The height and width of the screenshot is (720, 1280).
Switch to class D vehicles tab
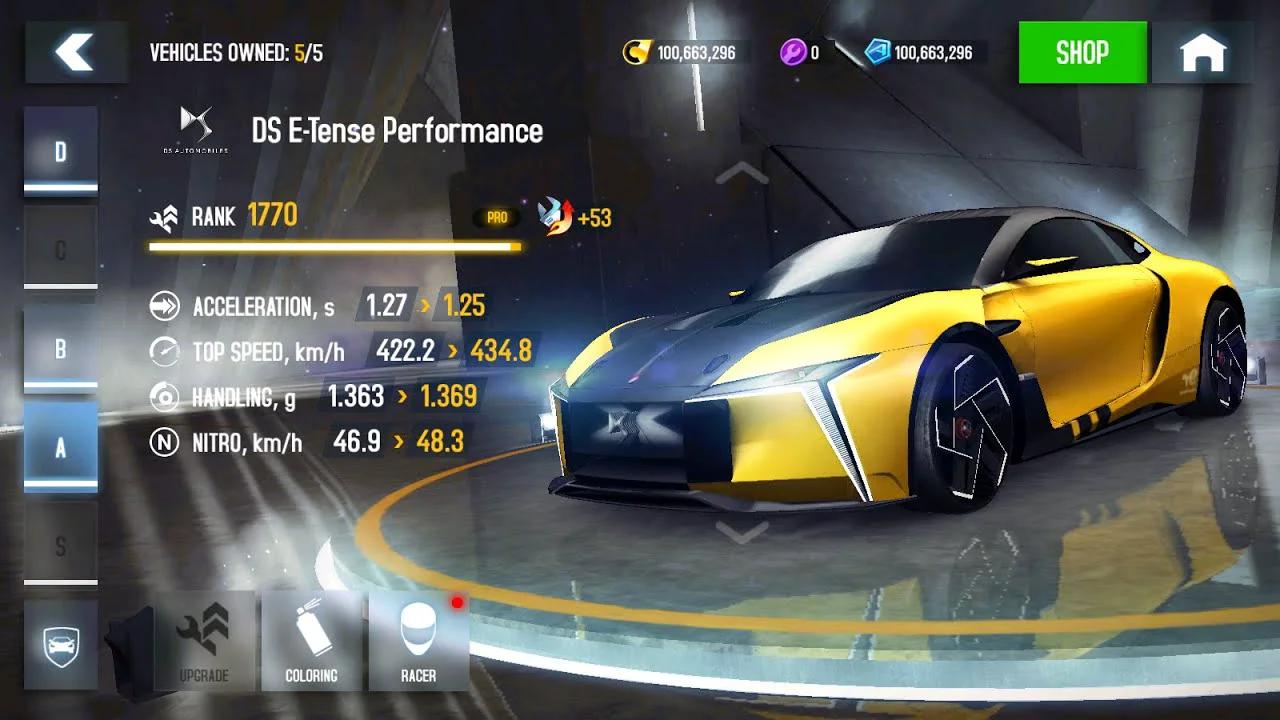(61, 148)
